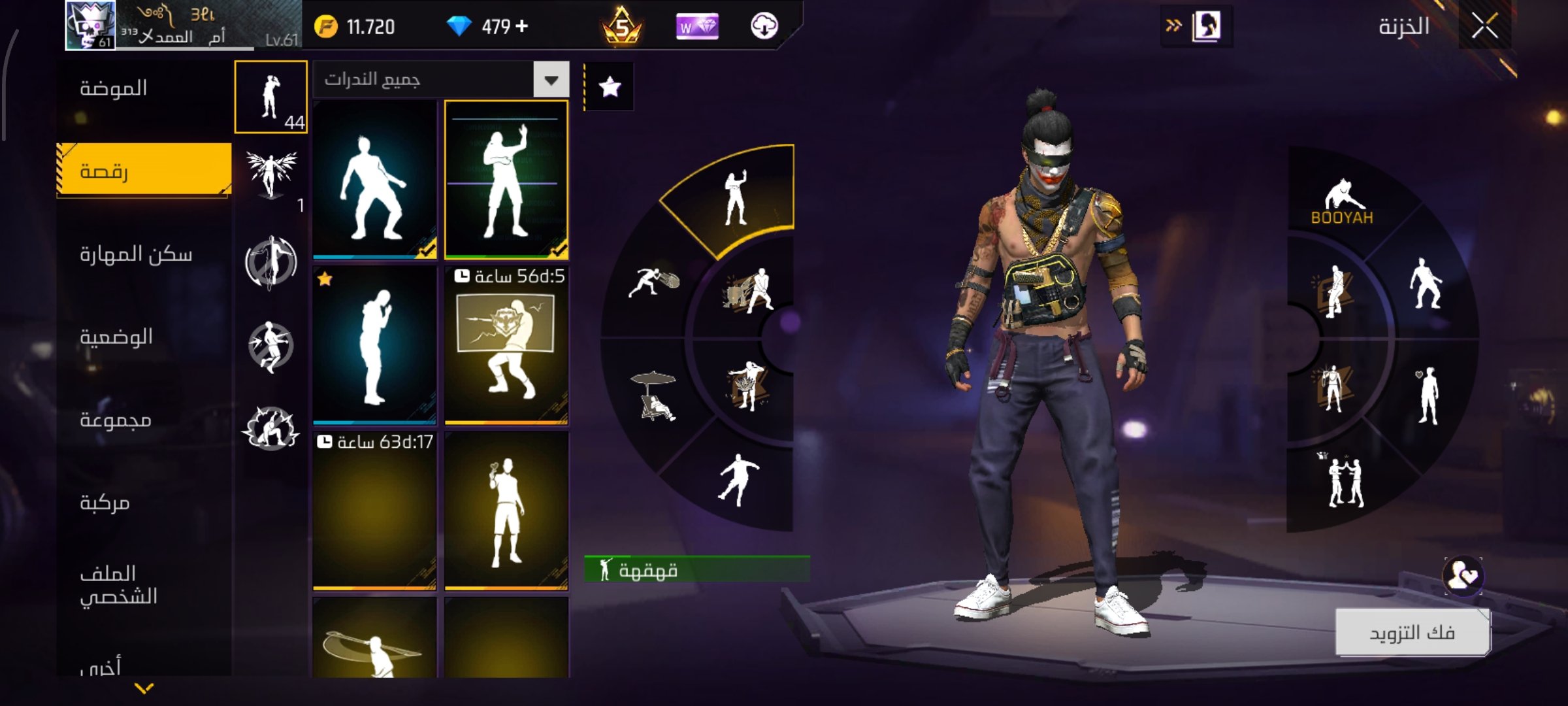Select the timed emote with 56d:5 remaining
The image size is (1568, 706).
click(506, 345)
